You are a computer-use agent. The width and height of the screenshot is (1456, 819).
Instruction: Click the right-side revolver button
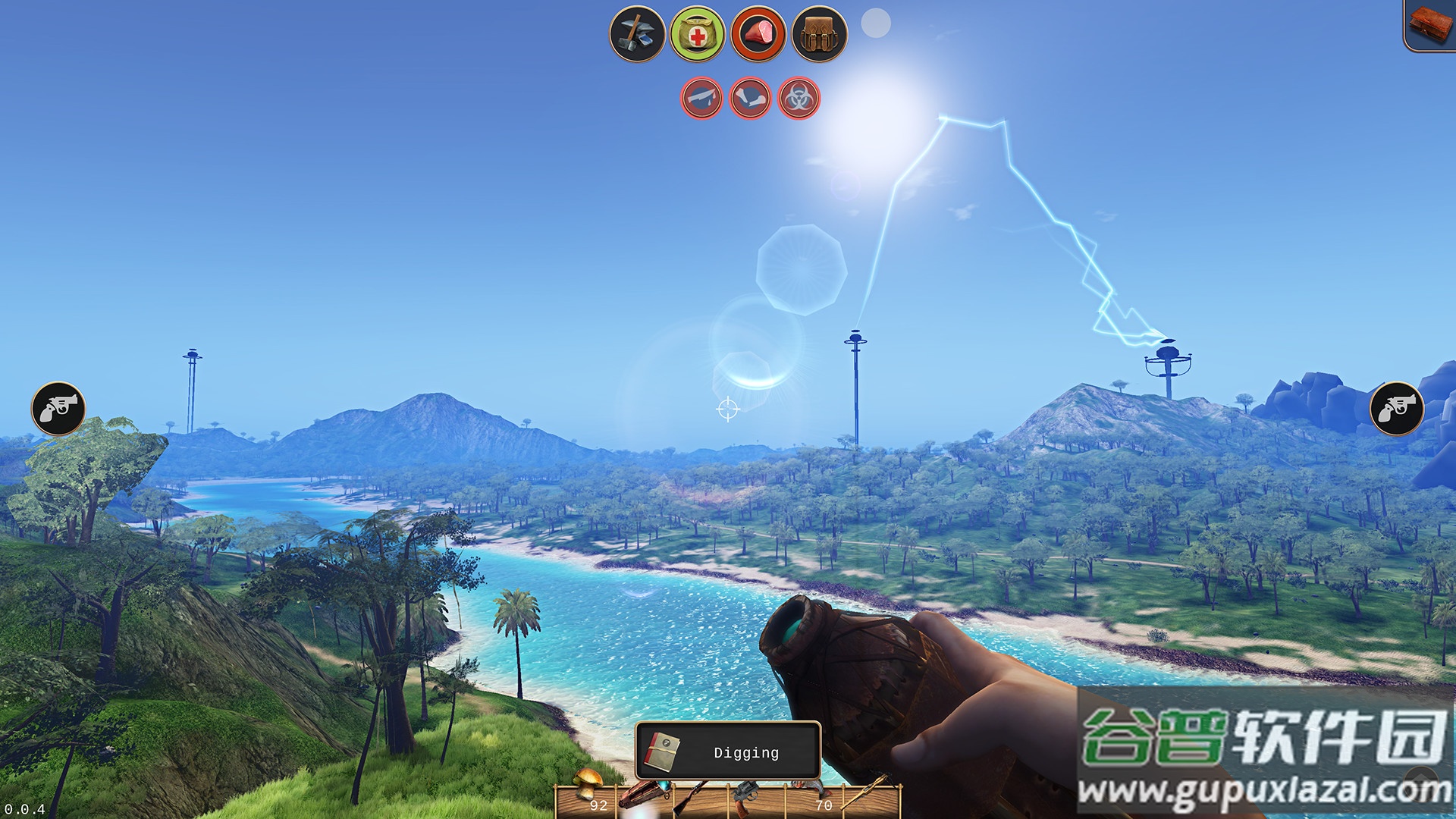1397,408
